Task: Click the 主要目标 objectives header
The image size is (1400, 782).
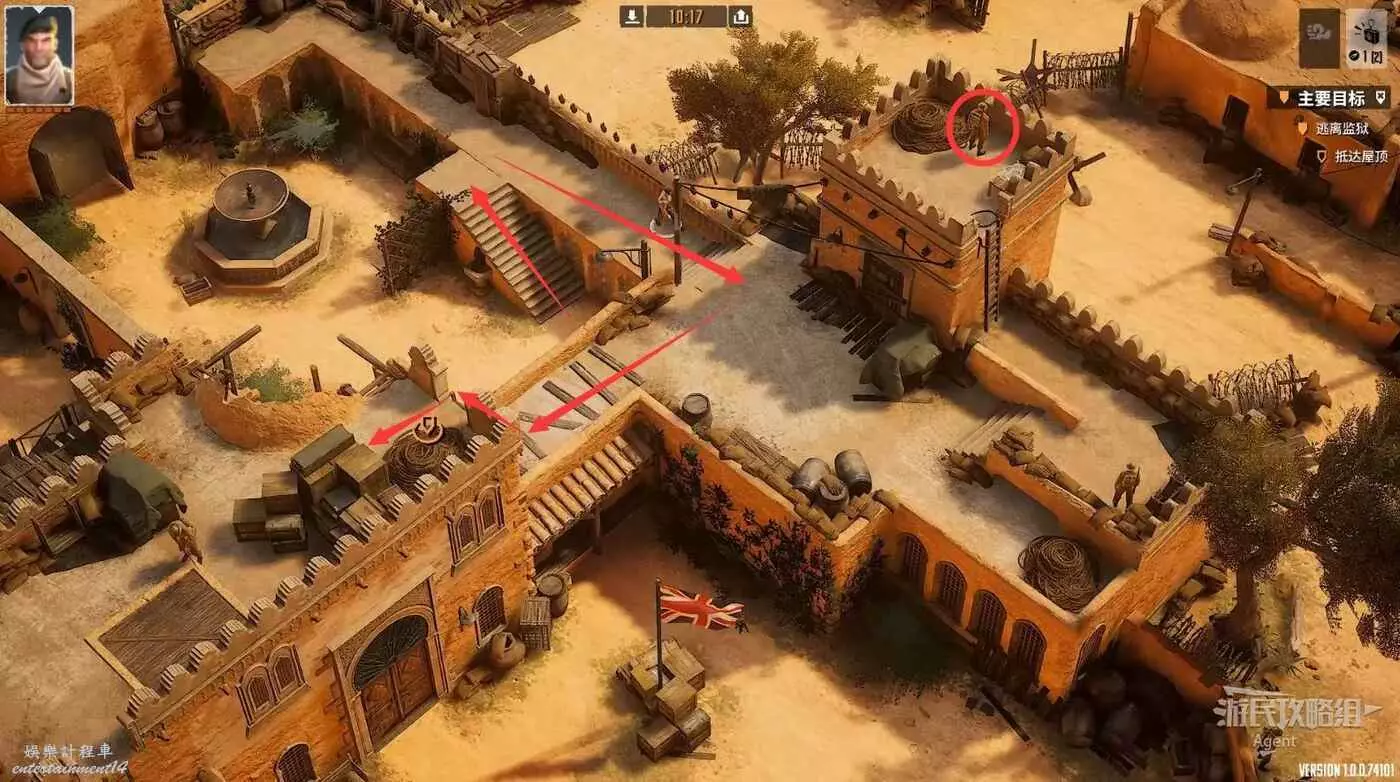Action: coord(1330,98)
